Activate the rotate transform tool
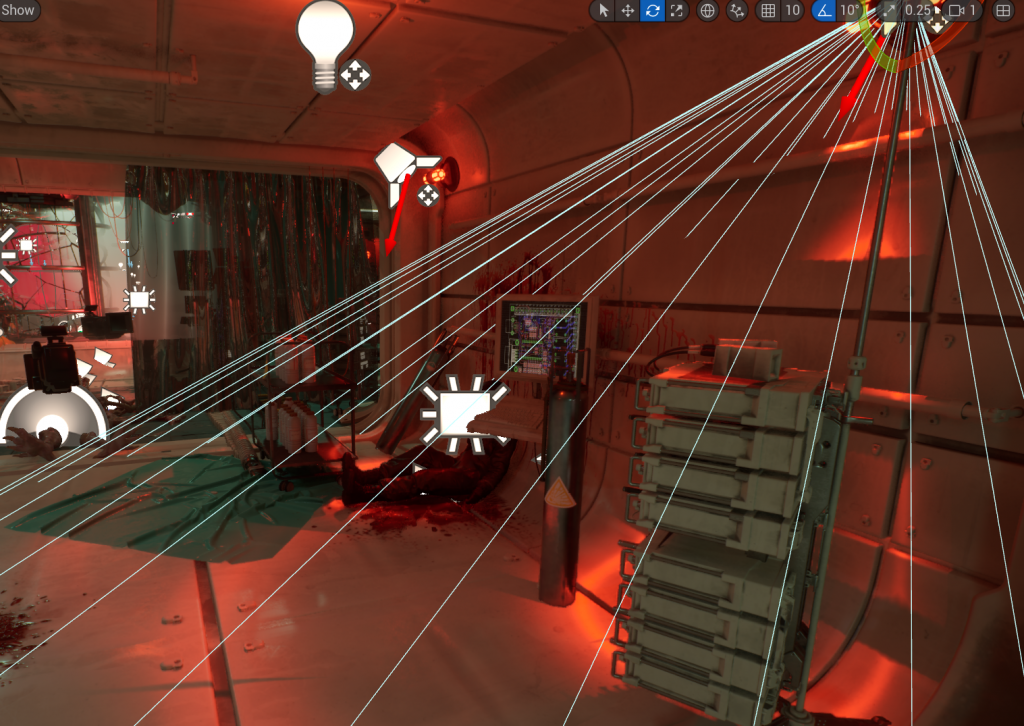The image size is (1024, 726). pos(652,11)
